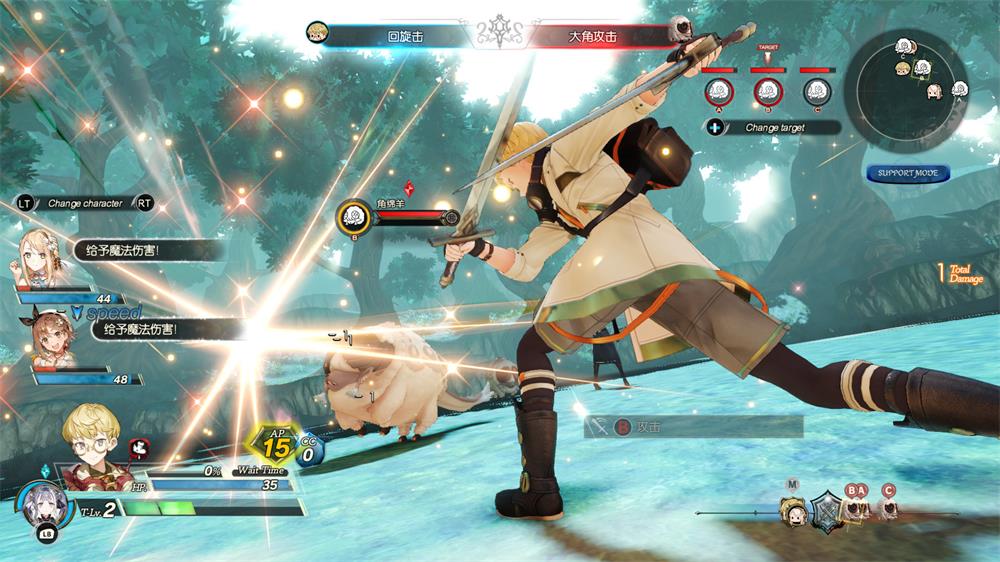
Task: Toggle the Support Mode button
Action: [908, 173]
